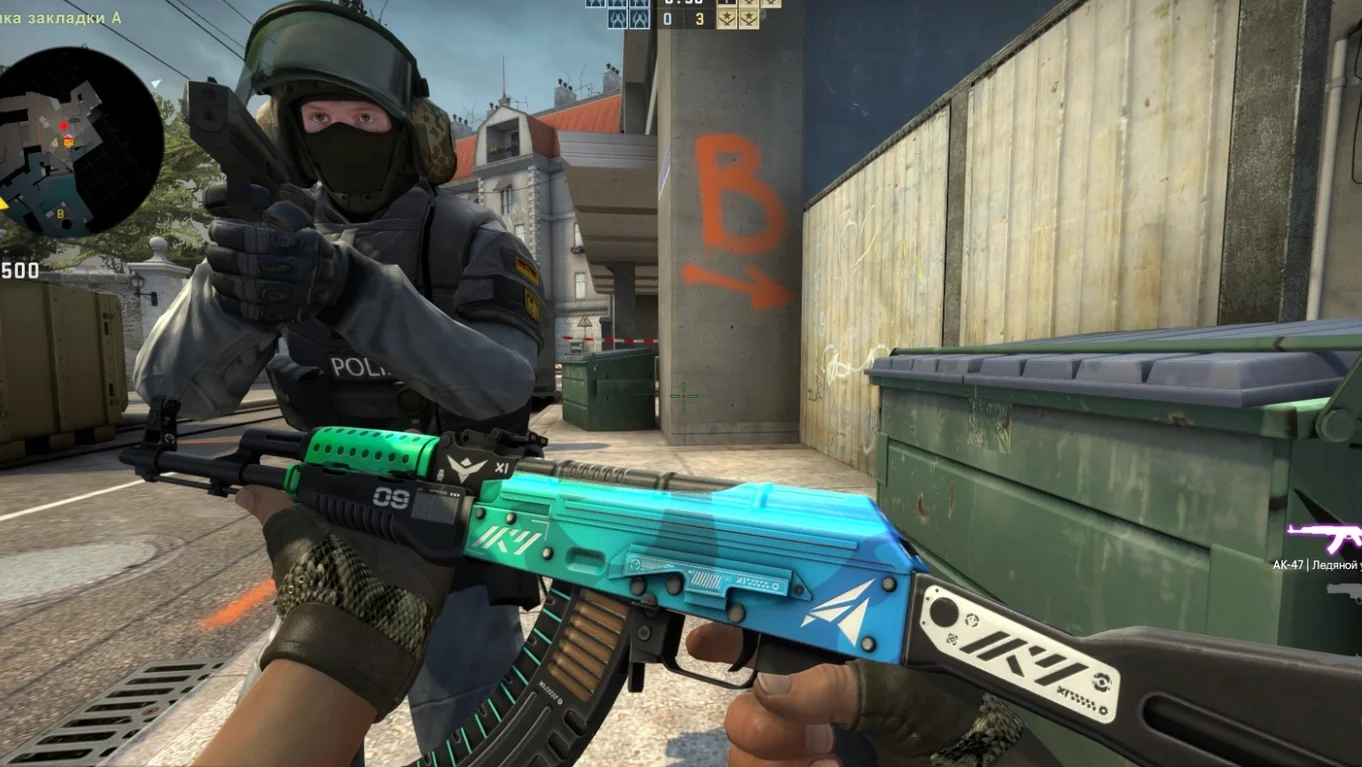Click the CT score number 0
This screenshot has height=767, width=1362.
pos(667,18)
